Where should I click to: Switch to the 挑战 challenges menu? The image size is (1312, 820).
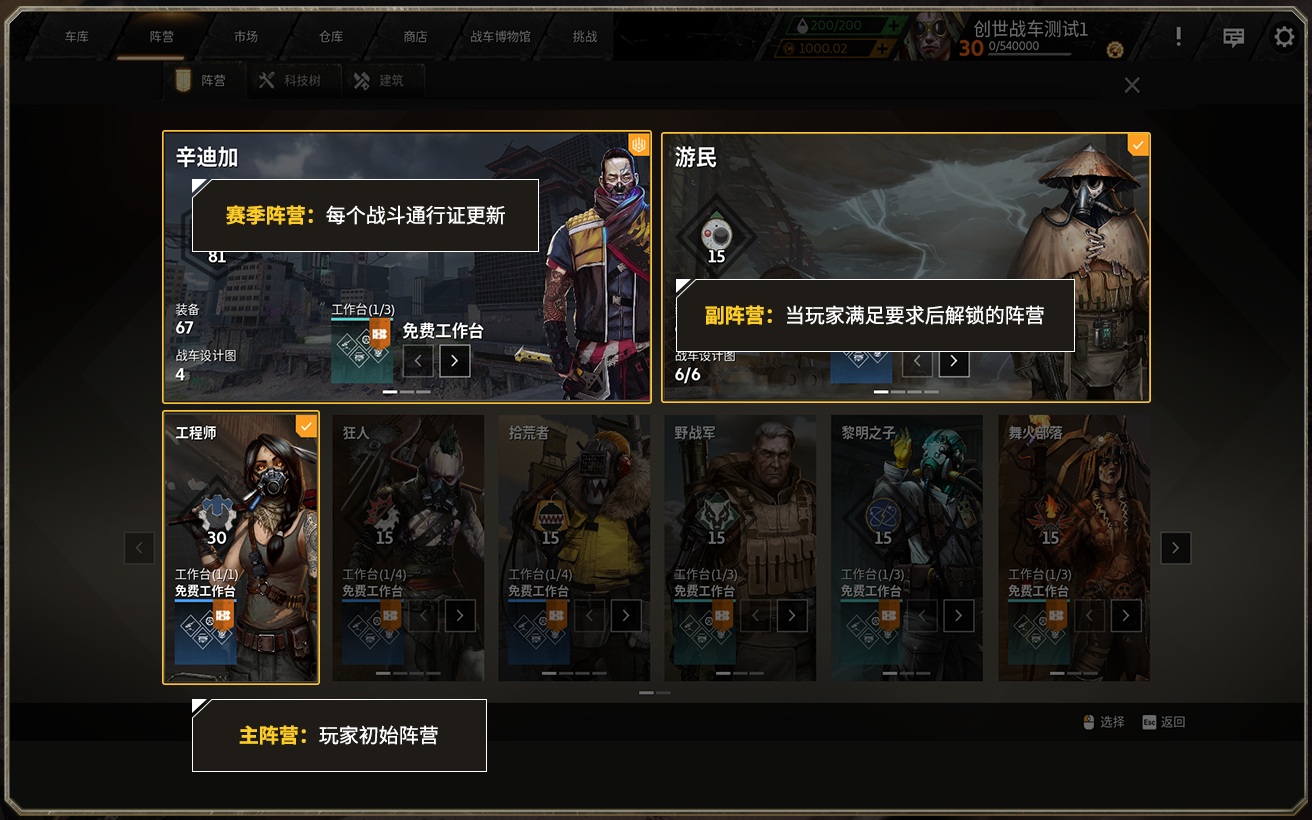point(585,37)
